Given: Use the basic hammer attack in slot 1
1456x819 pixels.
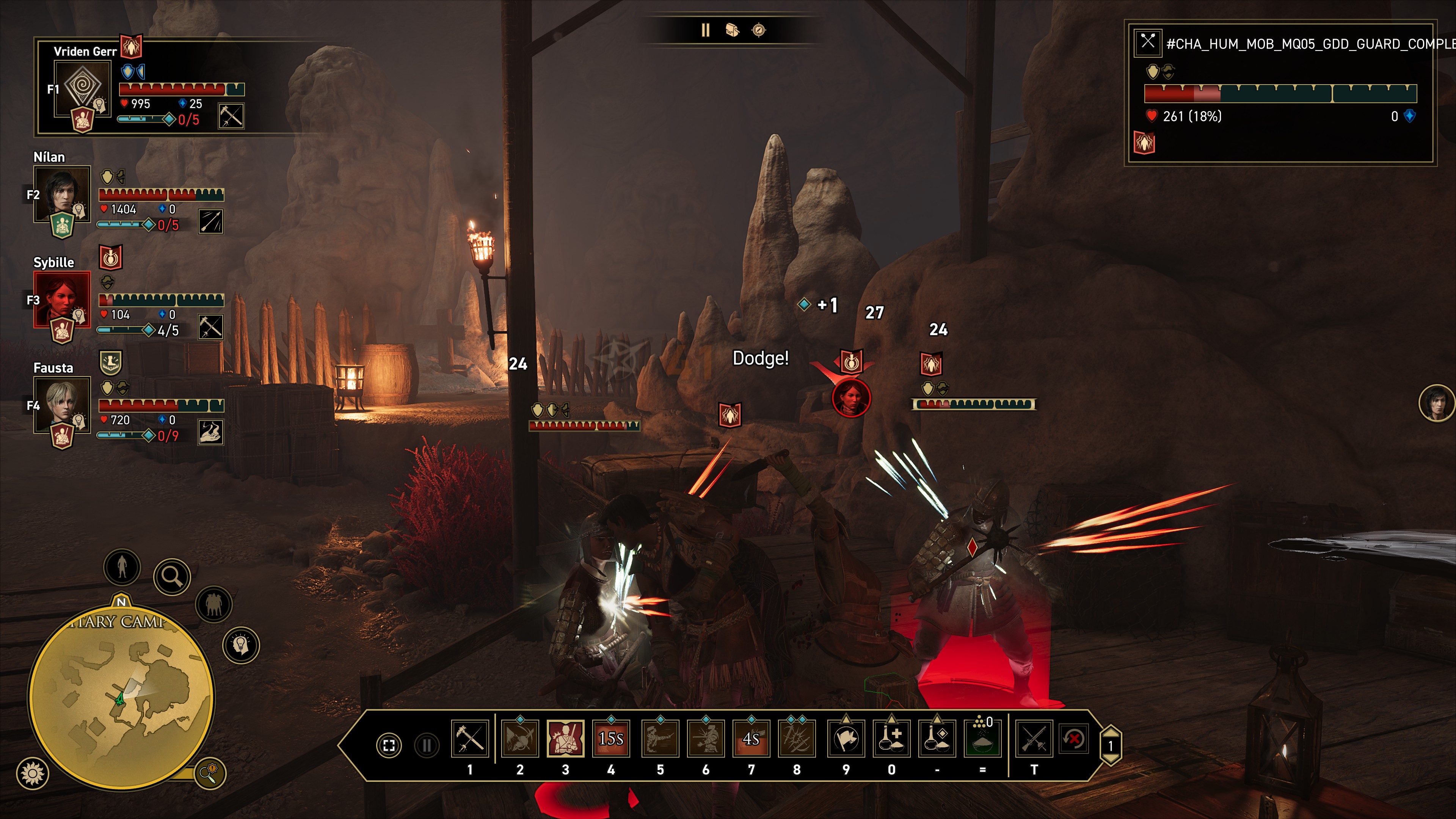Looking at the screenshot, I should click(470, 739).
